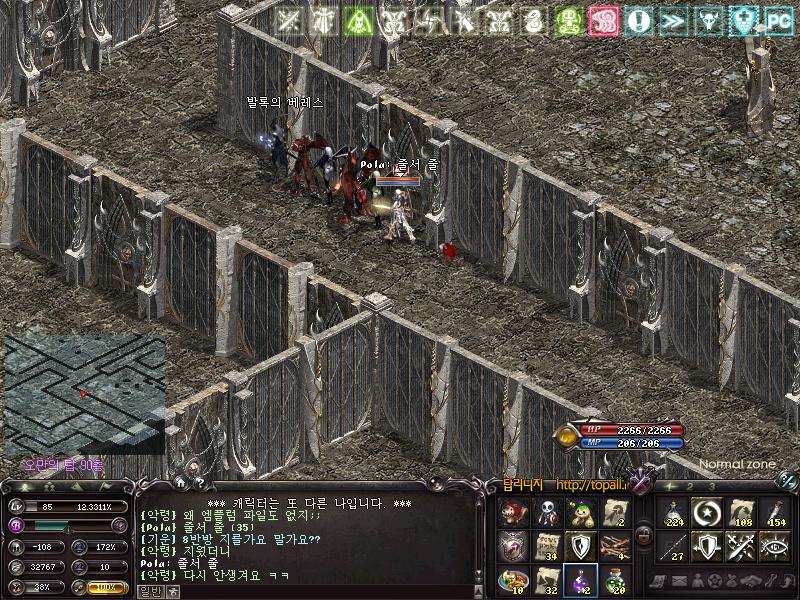Select the 일반 chat tab

click(148, 591)
